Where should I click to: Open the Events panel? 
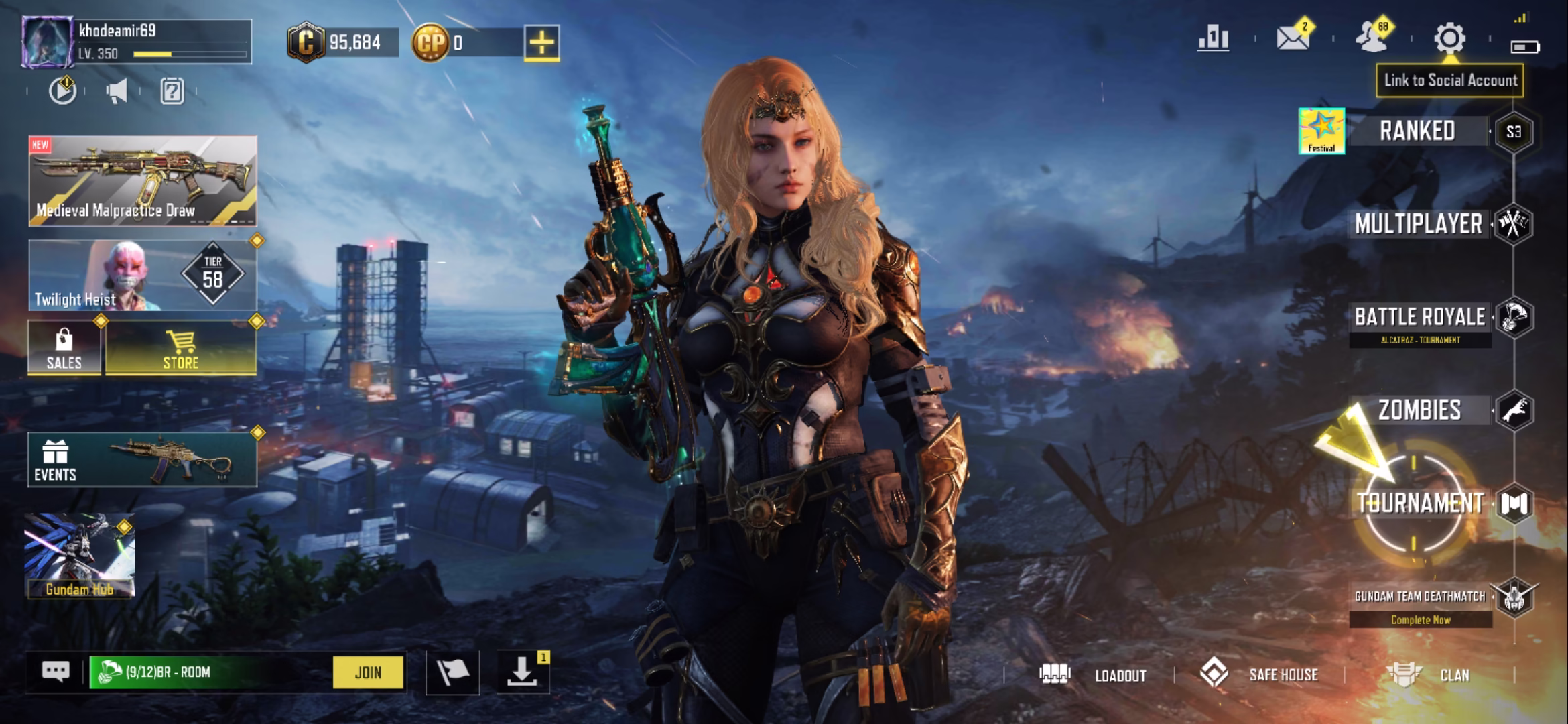pyautogui.click(x=142, y=460)
